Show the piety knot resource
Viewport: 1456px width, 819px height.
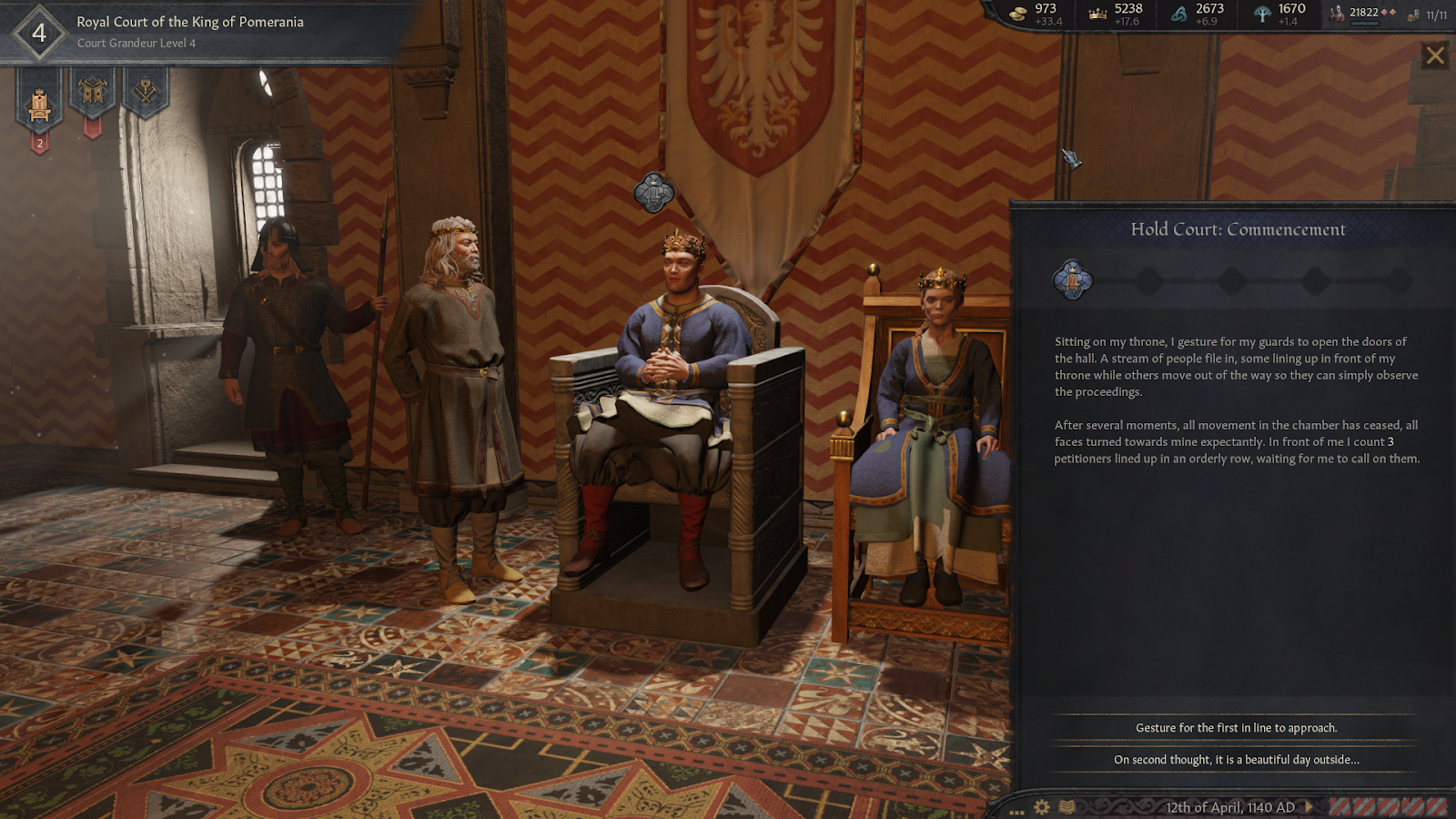[1198, 14]
